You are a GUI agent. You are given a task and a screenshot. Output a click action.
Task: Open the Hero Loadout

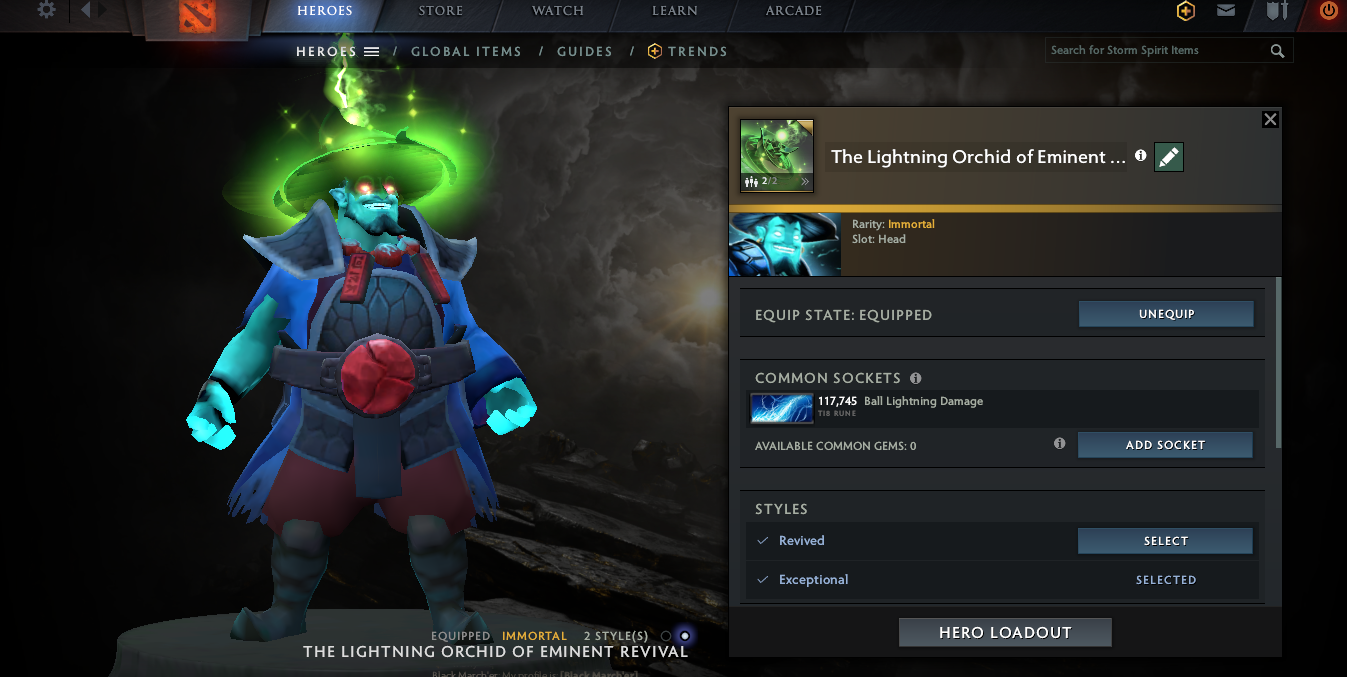tap(1005, 633)
